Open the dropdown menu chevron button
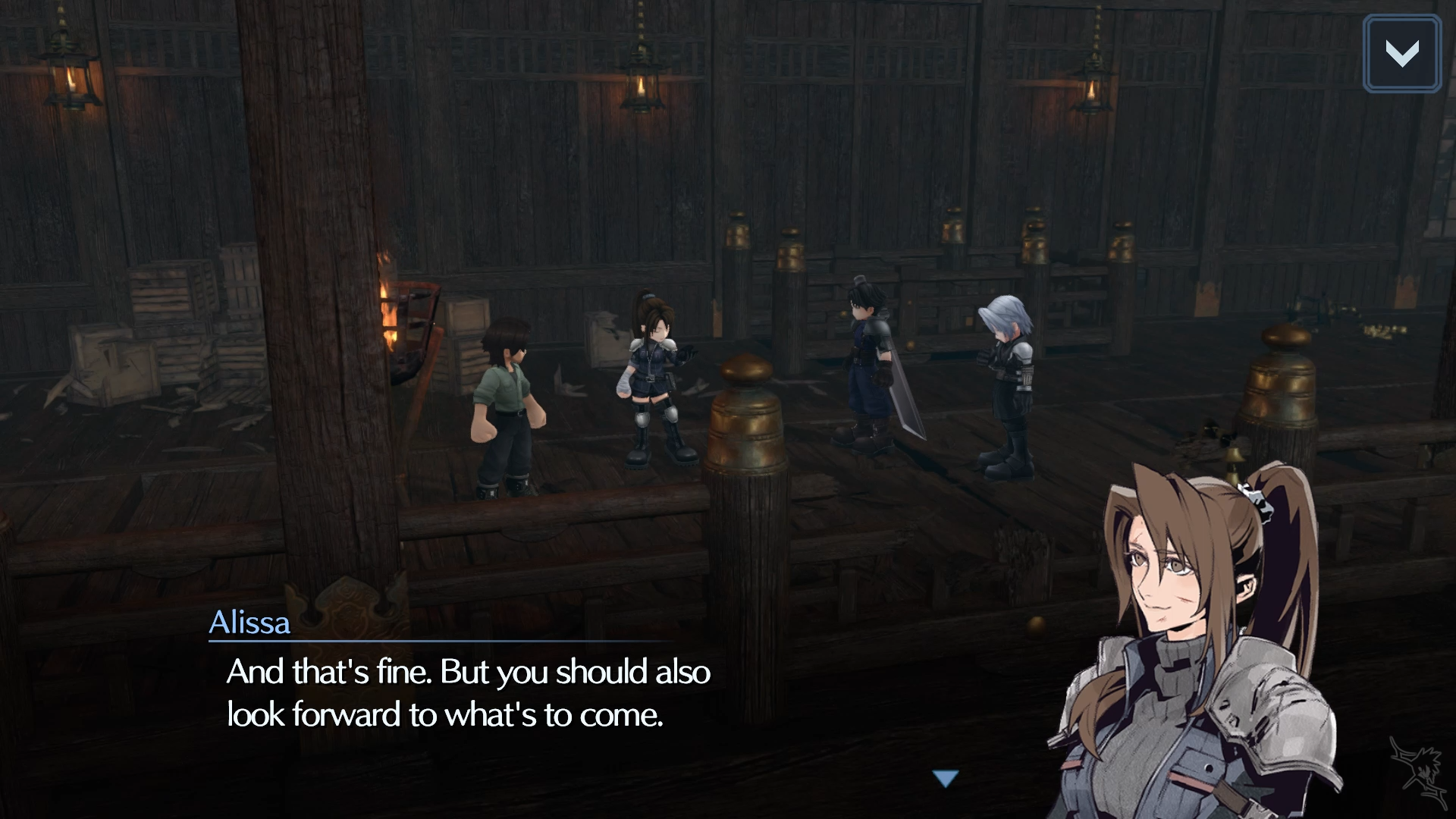 click(x=1401, y=54)
